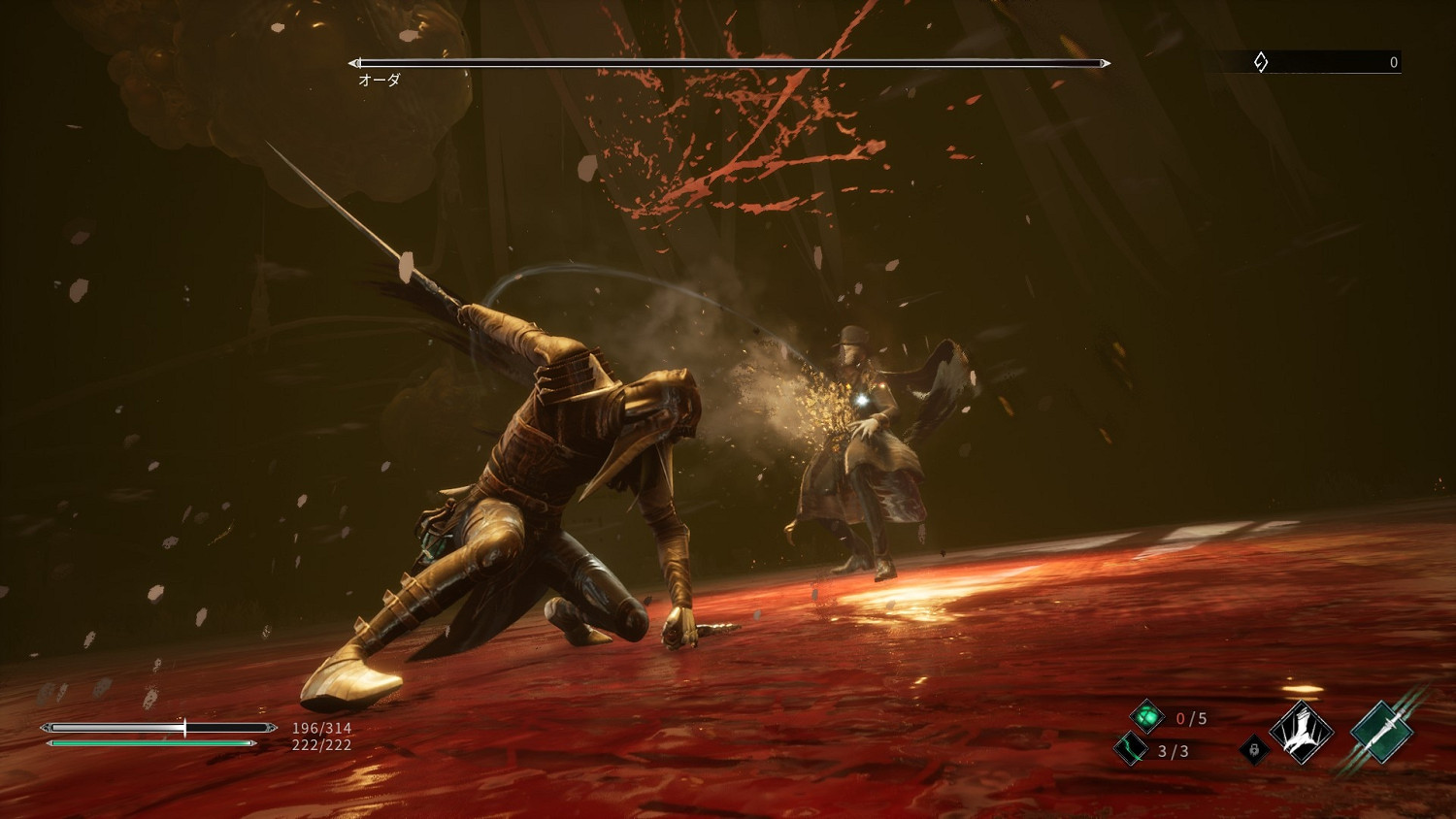Use the green healing potion icon
The width and height of the screenshot is (1456, 819).
point(1146,717)
